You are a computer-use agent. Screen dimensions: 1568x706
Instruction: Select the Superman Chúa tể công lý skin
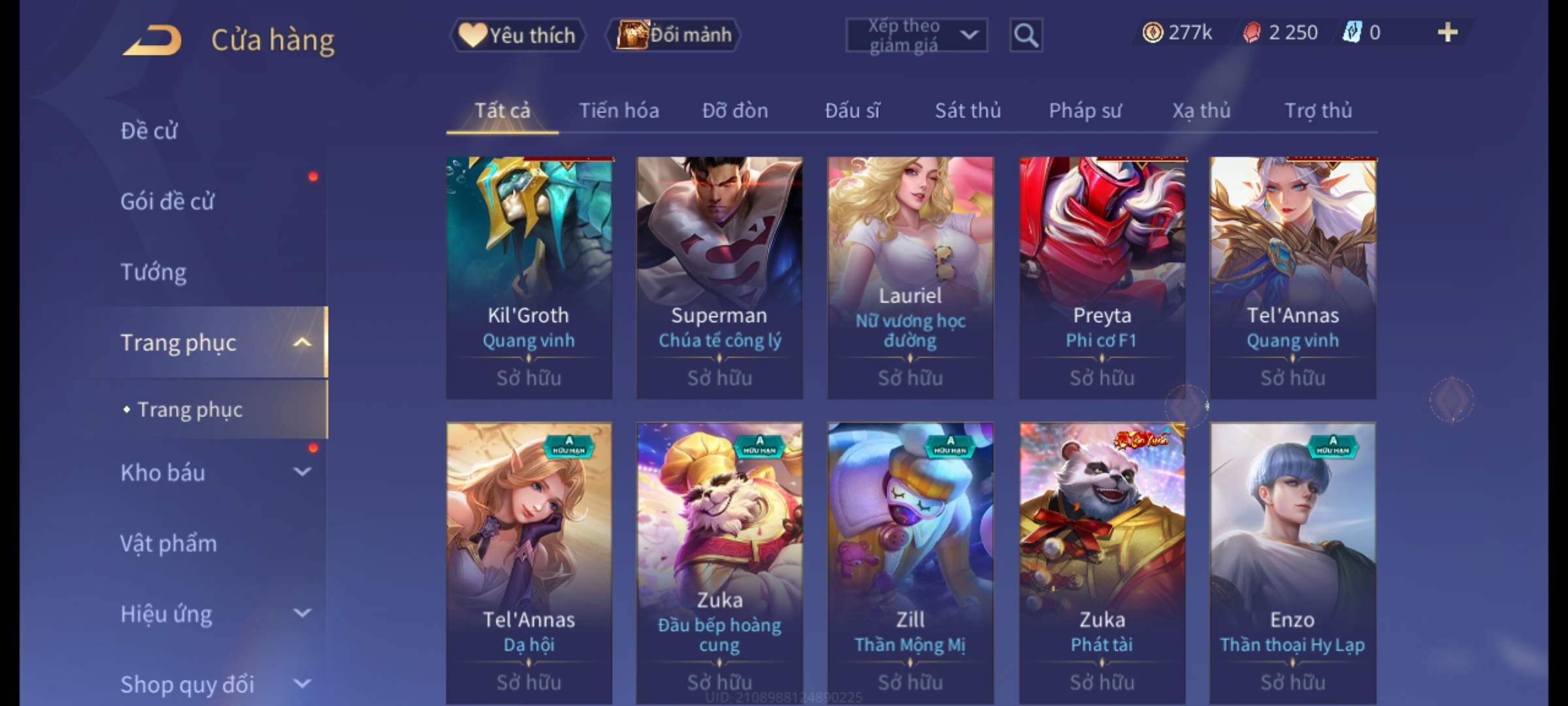pyautogui.click(x=719, y=278)
